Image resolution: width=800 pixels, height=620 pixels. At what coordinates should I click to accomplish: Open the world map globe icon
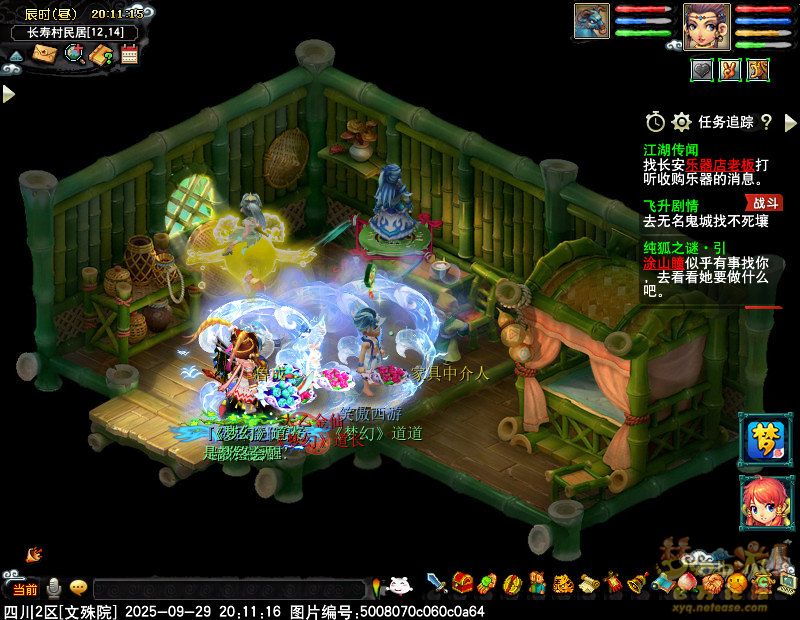pos(74,54)
